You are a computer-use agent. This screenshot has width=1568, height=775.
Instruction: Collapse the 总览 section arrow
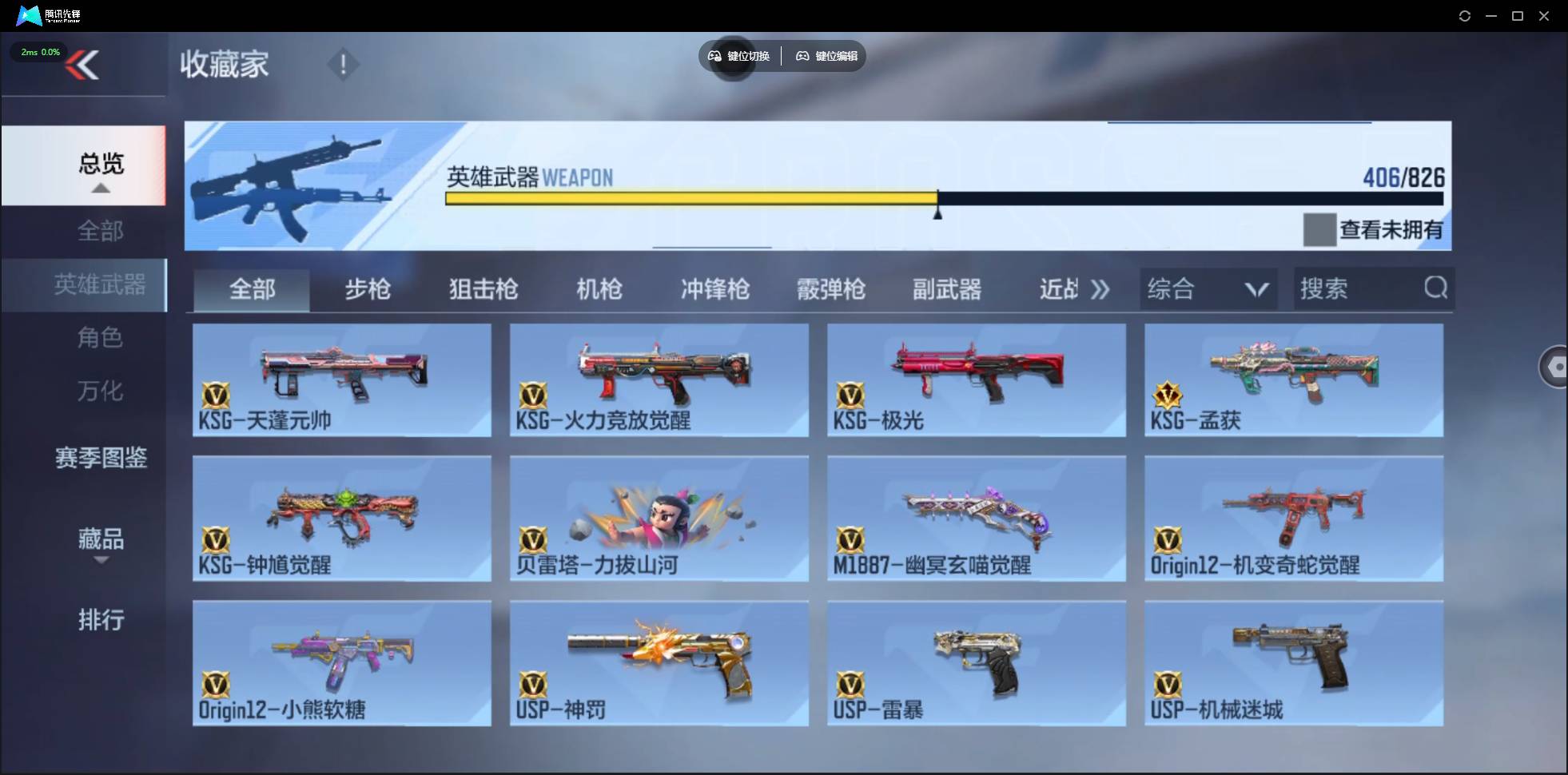coord(100,187)
